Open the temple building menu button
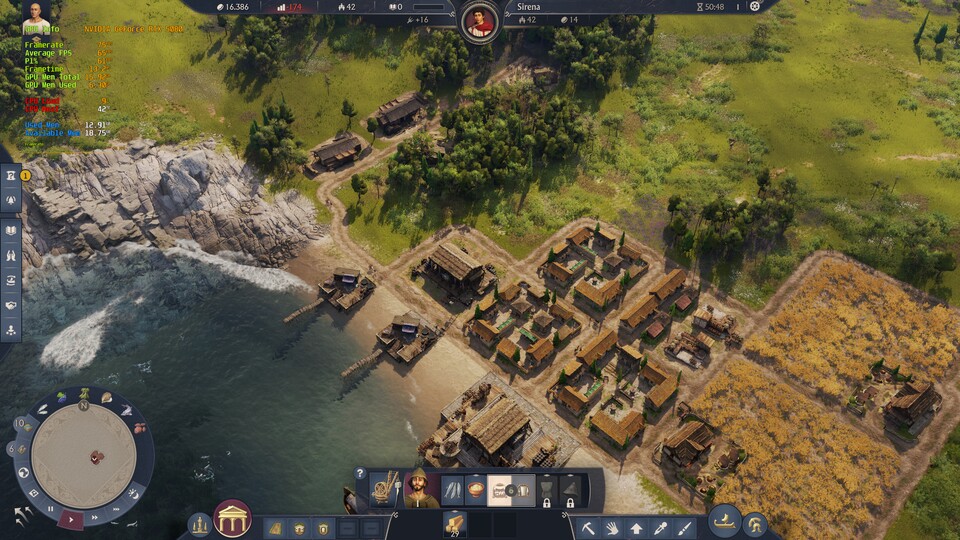The height and width of the screenshot is (540, 960). (232, 518)
